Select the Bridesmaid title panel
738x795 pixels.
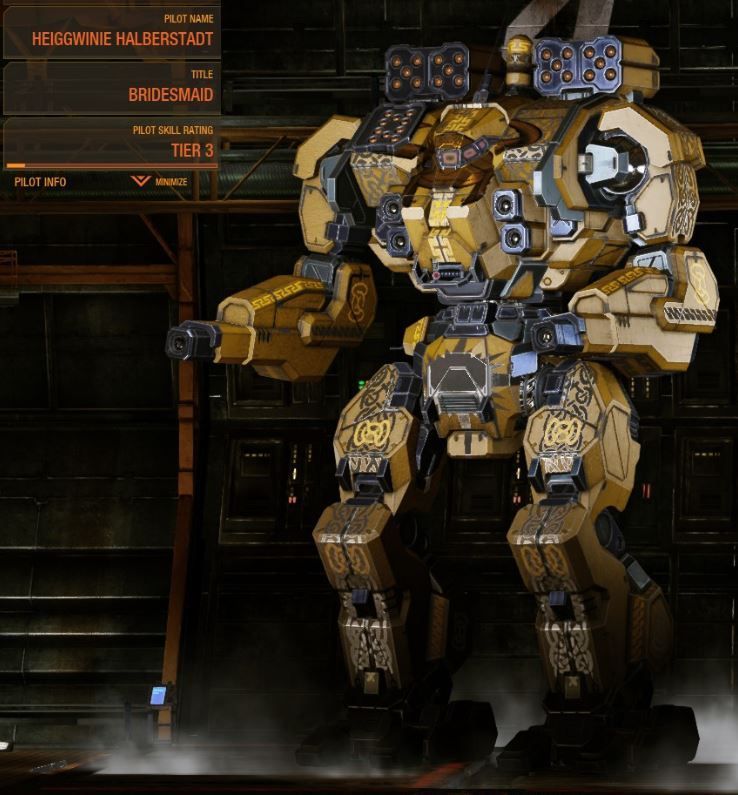tap(111, 88)
